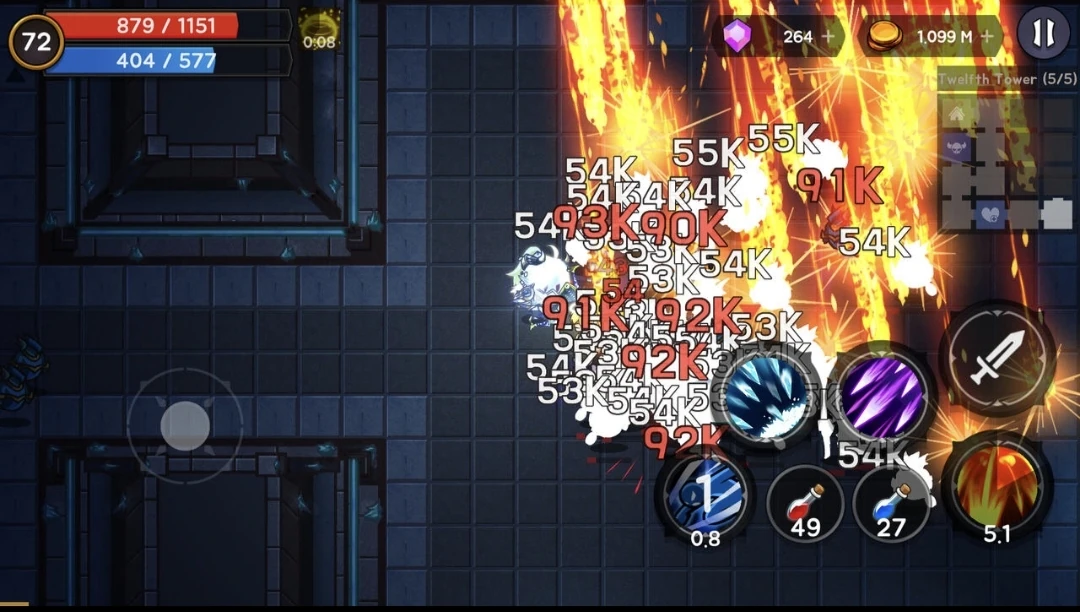The width and height of the screenshot is (1080, 612).
Task: Trigger the blue dash skill
Action: pyautogui.click(x=706, y=493)
